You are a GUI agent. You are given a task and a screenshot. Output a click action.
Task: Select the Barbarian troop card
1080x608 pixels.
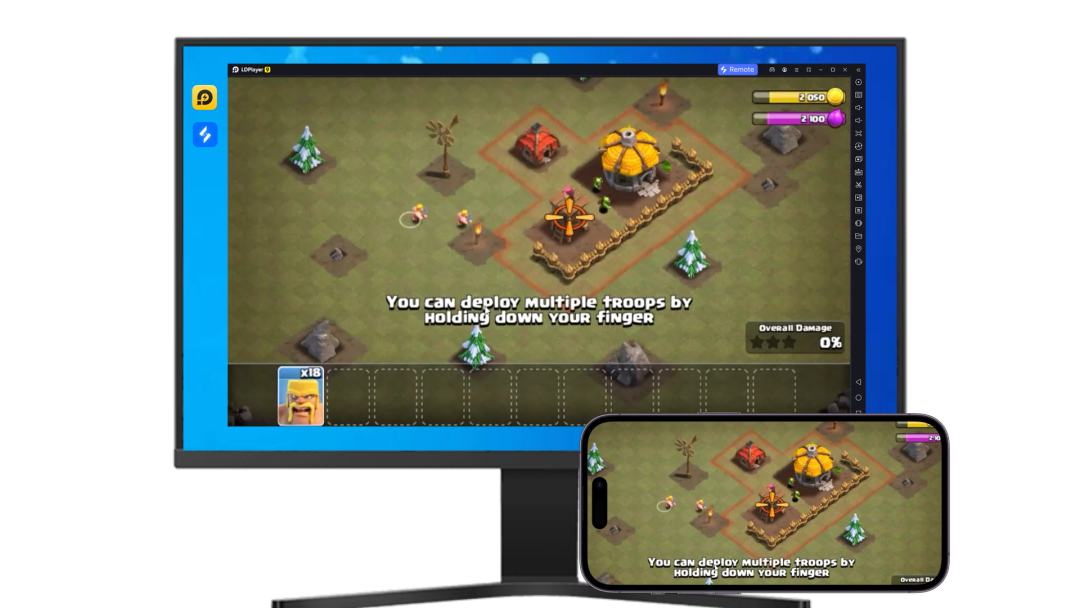point(301,396)
